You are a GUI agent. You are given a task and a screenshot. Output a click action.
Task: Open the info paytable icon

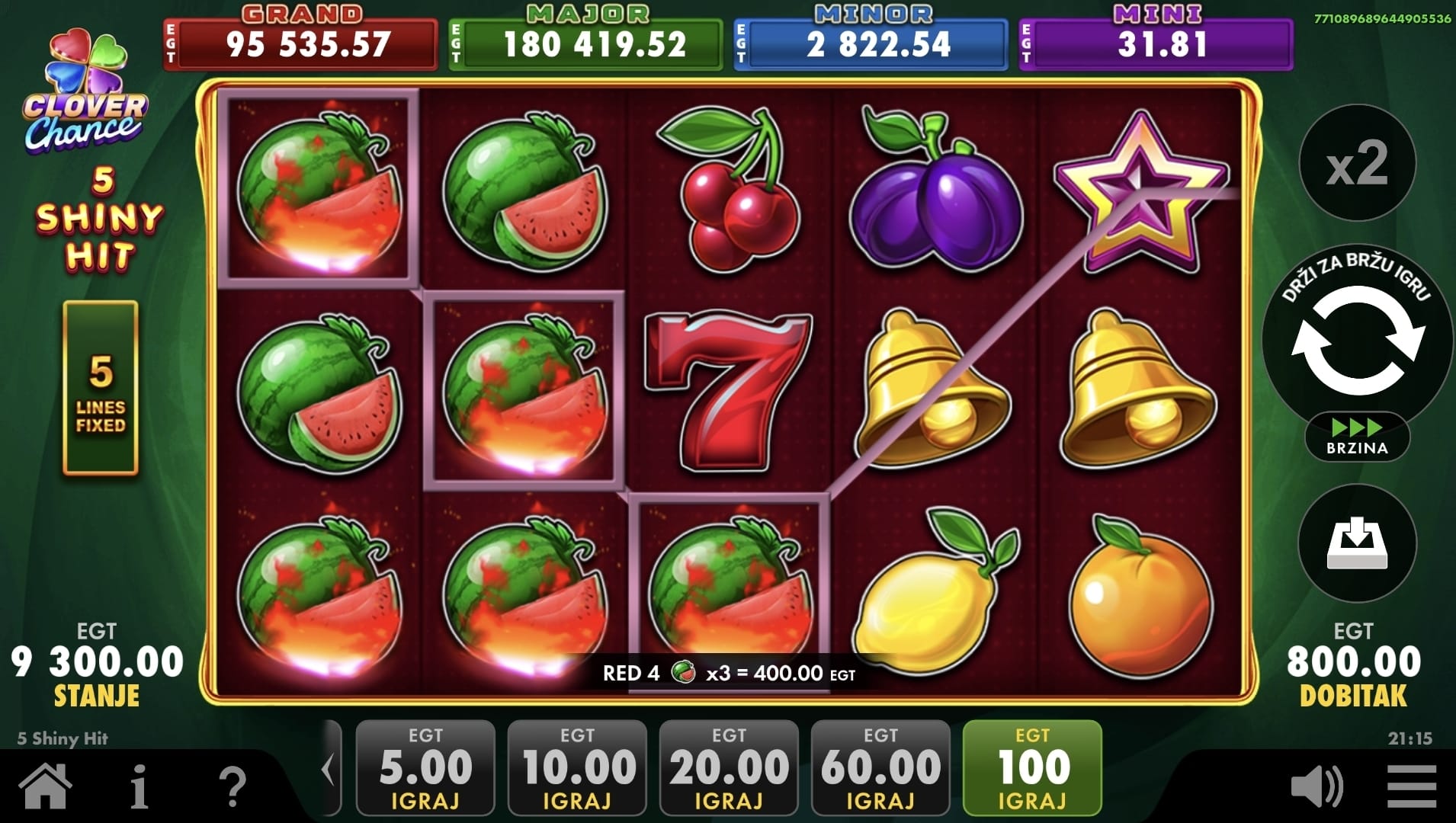140,786
